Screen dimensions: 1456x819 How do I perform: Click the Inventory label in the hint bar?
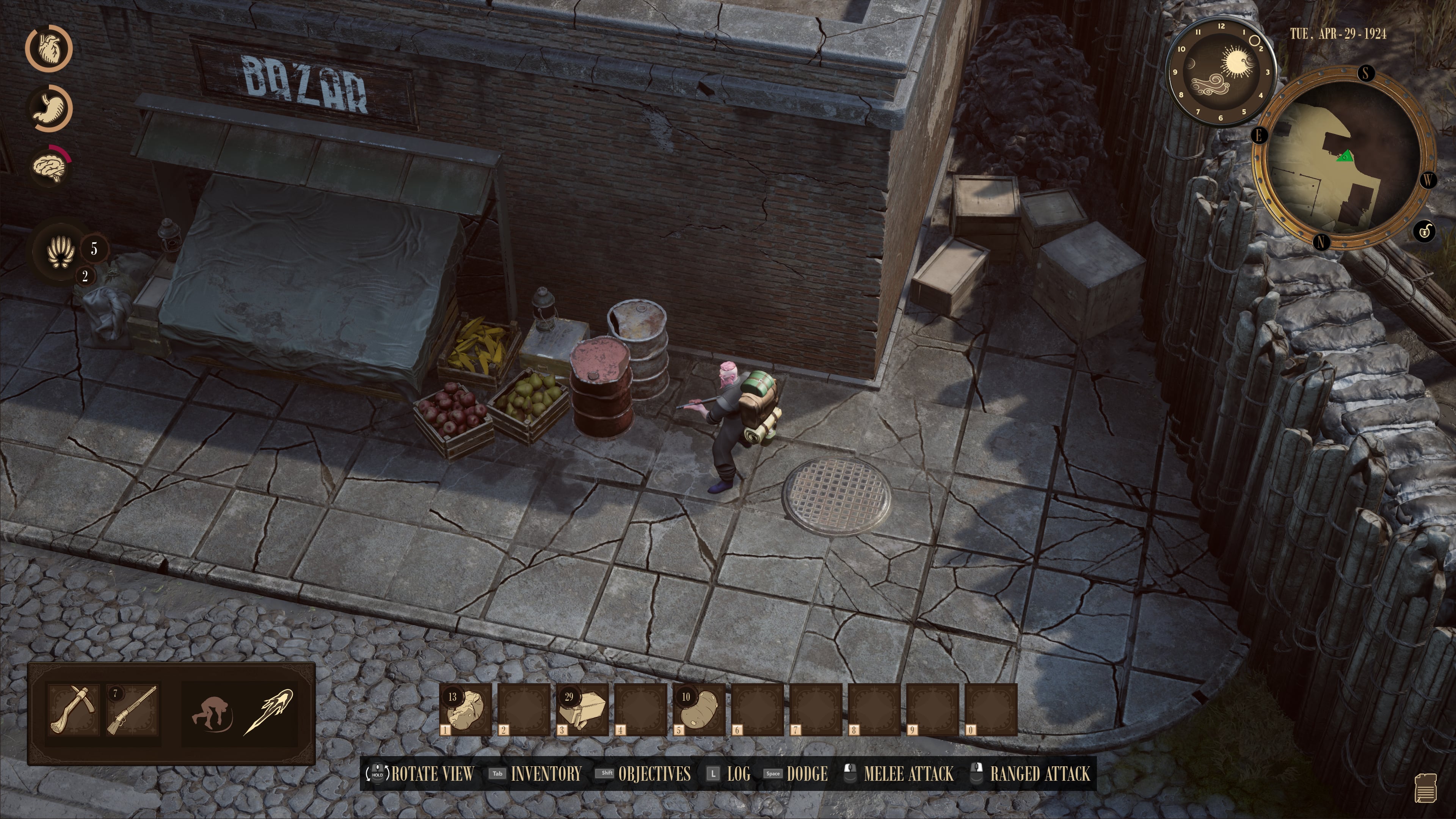(546, 774)
